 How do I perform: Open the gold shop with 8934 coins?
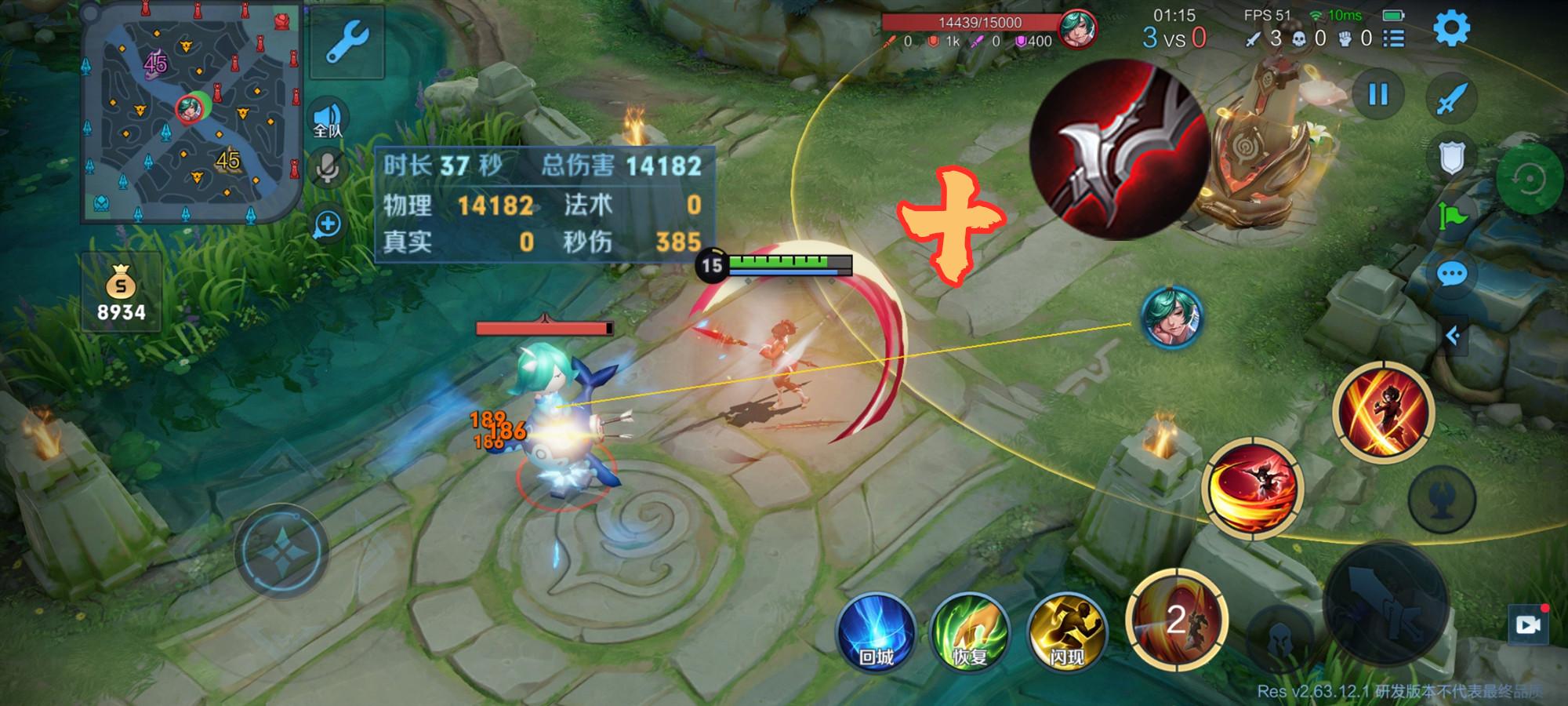click(x=121, y=293)
